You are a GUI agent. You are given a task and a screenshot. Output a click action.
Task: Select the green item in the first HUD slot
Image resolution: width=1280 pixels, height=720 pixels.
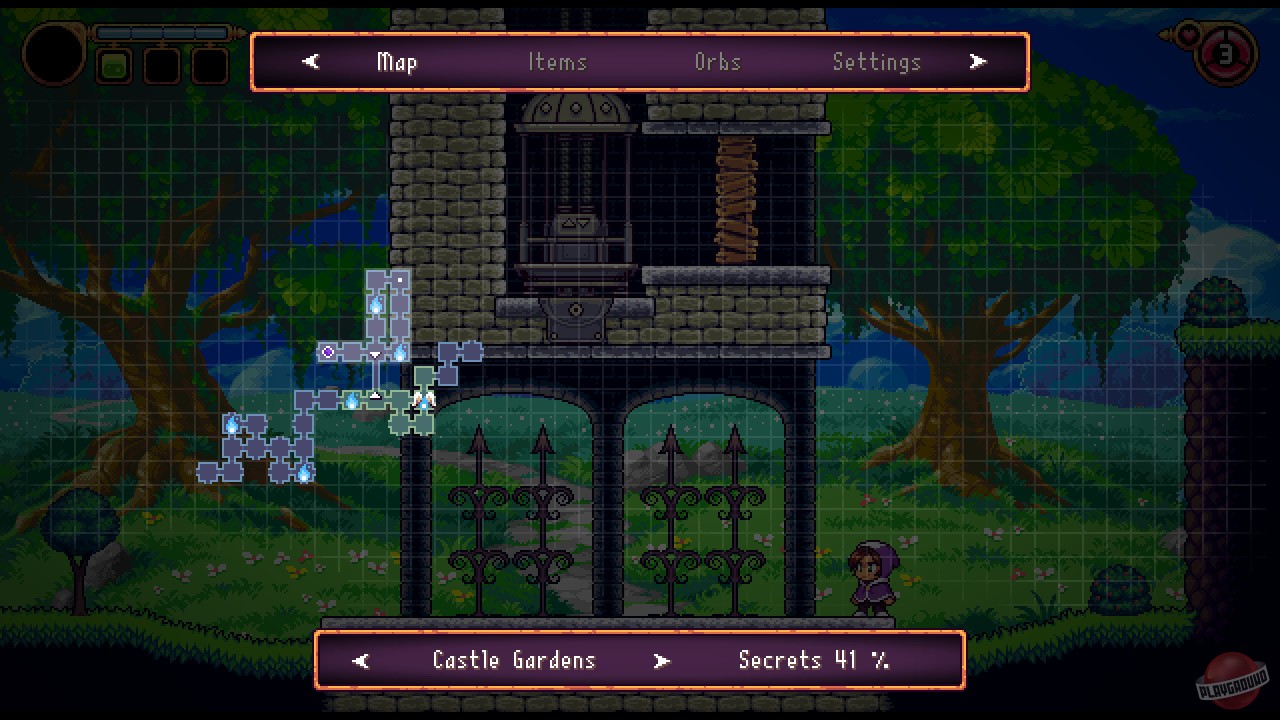coord(115,66)
